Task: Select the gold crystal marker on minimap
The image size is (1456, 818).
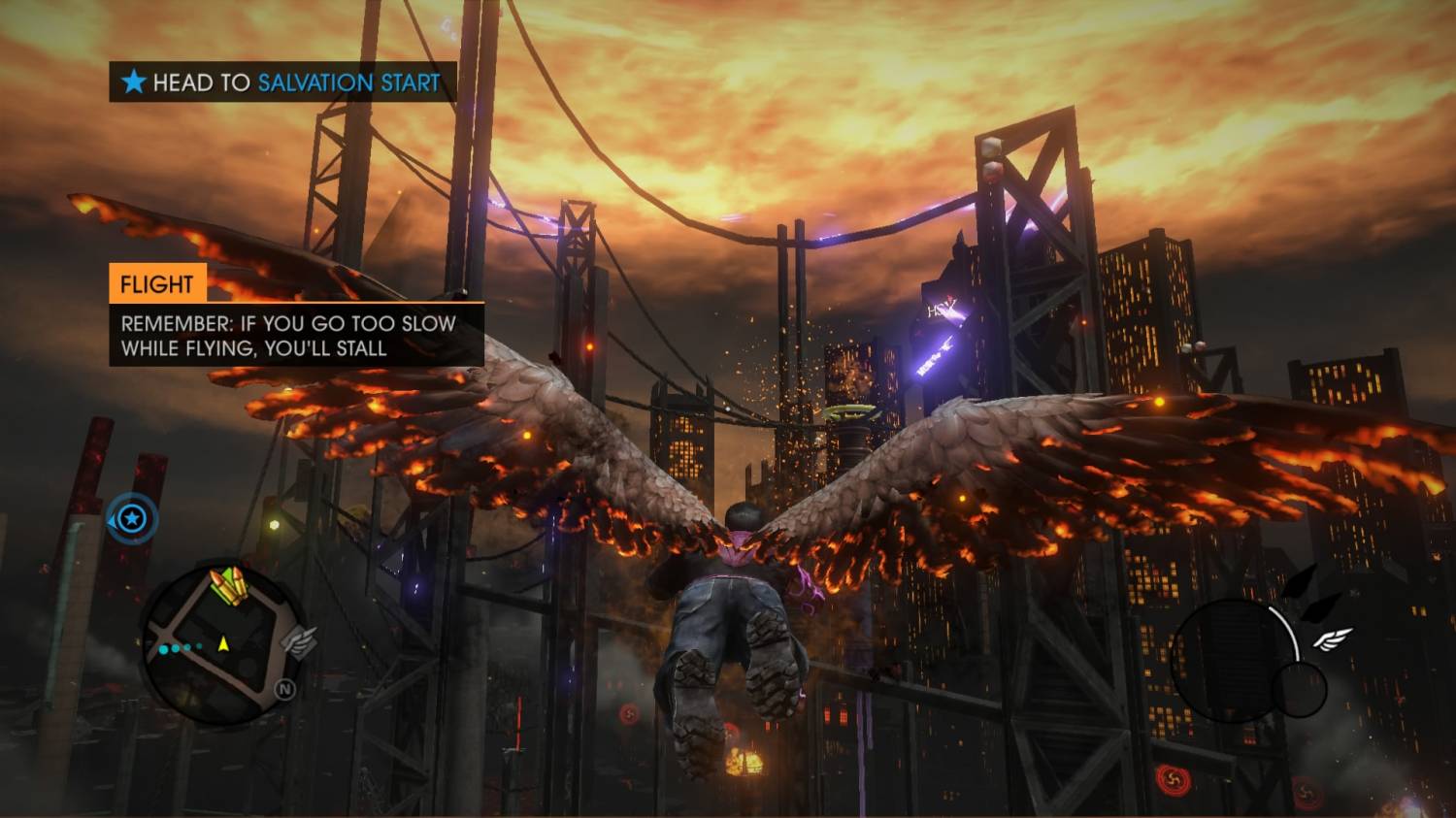Action: (227, 586)
